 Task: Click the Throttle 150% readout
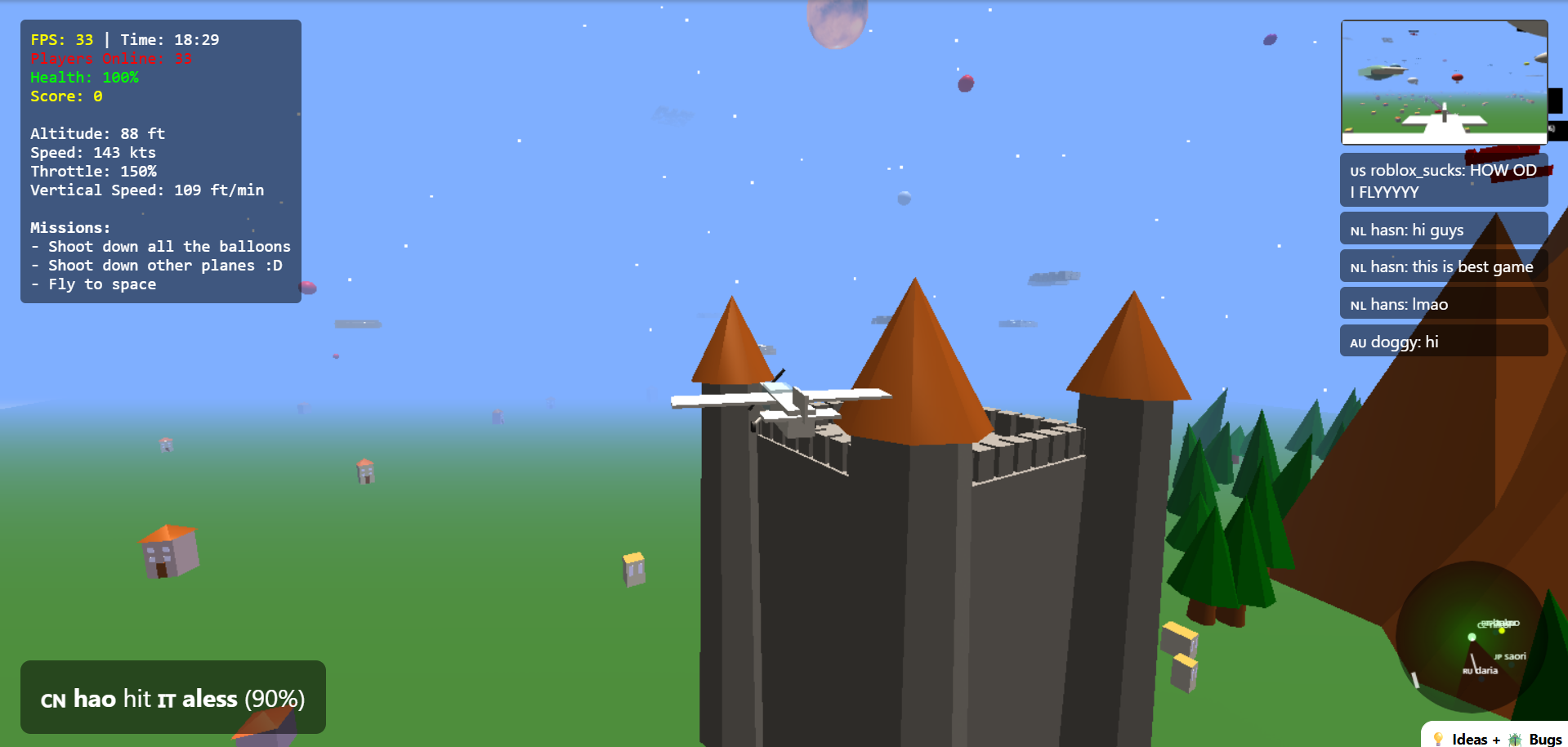coord(93,172)
